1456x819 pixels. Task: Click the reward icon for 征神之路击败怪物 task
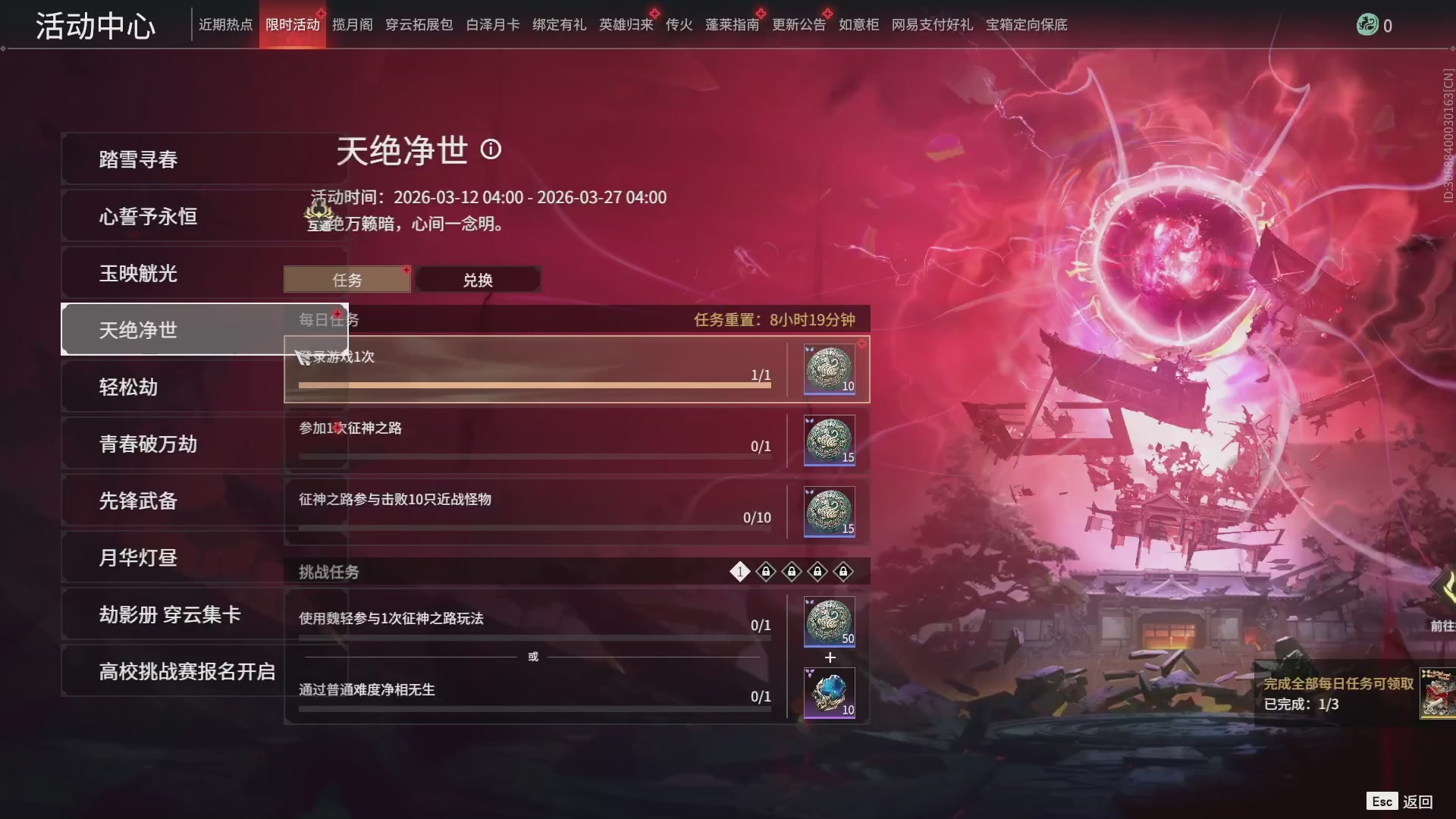pos(829,512)
